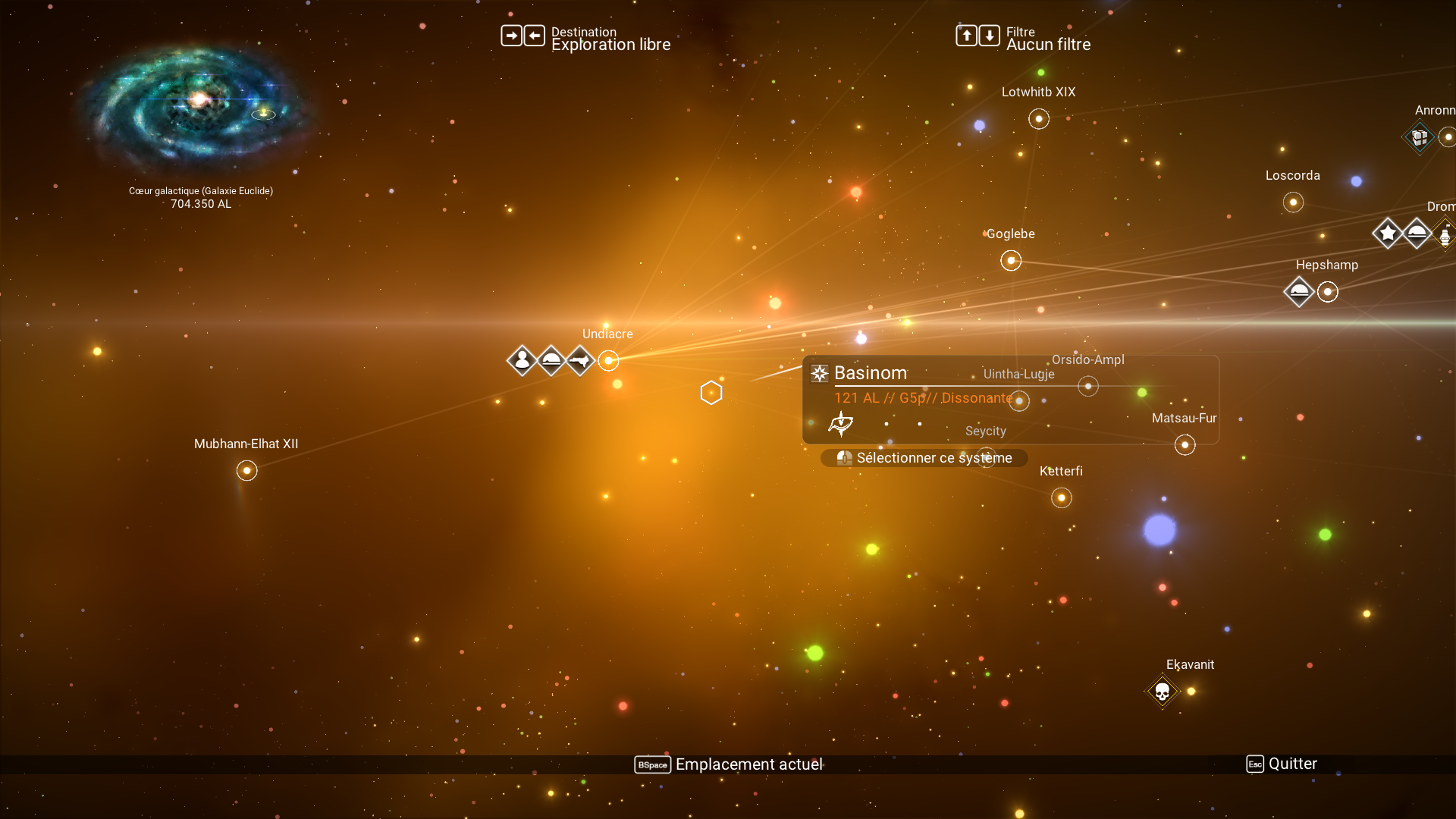Click the Undiacre person diamond icon
This screenshot has height=819, width=1456.
pyautogui.click(x=522, y=361)
